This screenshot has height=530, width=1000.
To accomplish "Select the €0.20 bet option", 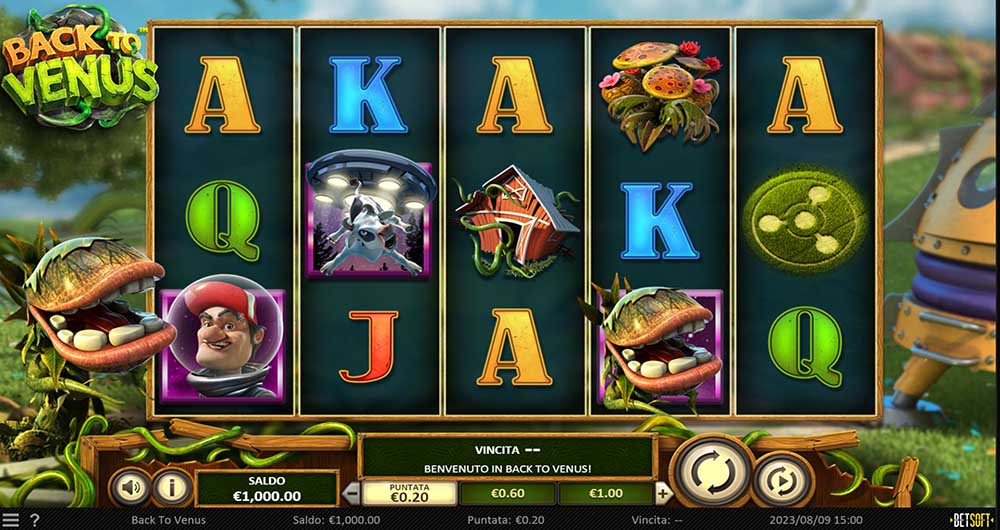I will click(409, 492).
